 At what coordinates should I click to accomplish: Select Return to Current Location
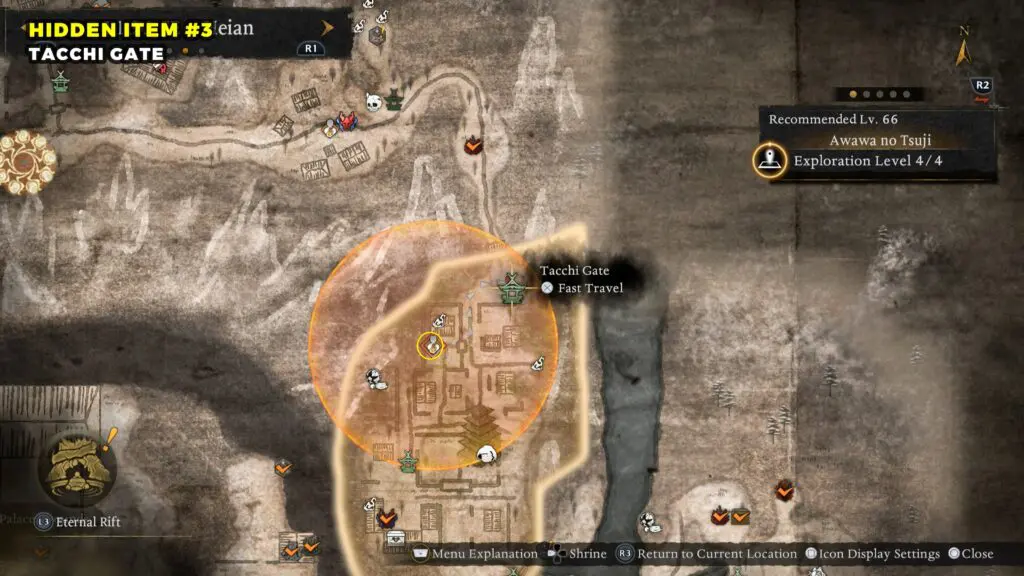707,554
